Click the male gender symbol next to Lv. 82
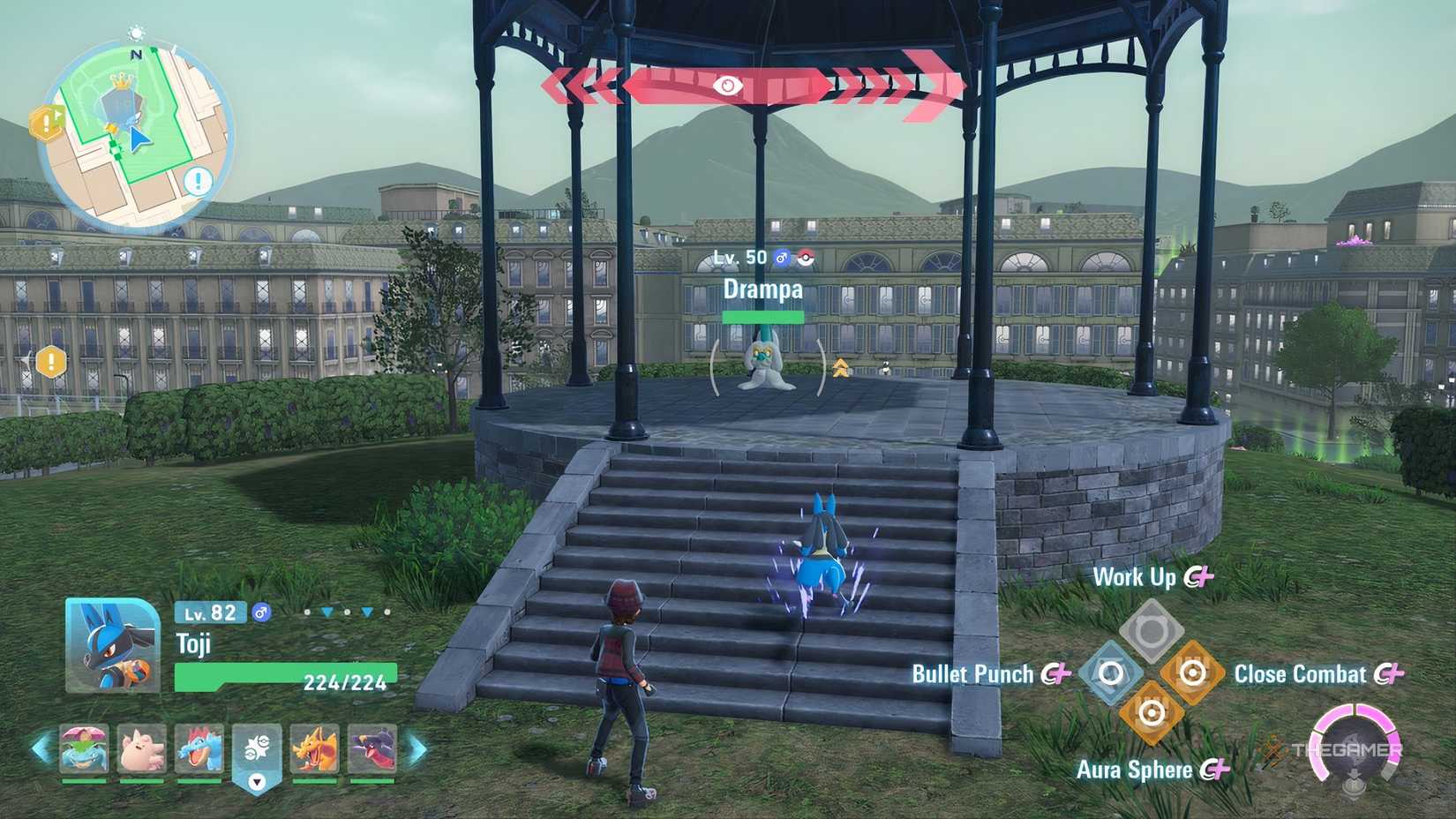The height and width of the screenshot is (819, 1456). [261, 612]
